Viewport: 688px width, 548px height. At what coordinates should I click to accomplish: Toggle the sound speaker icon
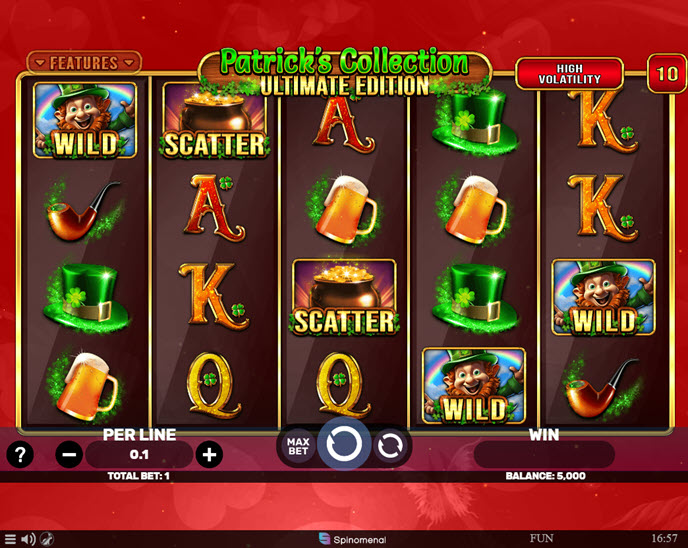pos(28,539)
